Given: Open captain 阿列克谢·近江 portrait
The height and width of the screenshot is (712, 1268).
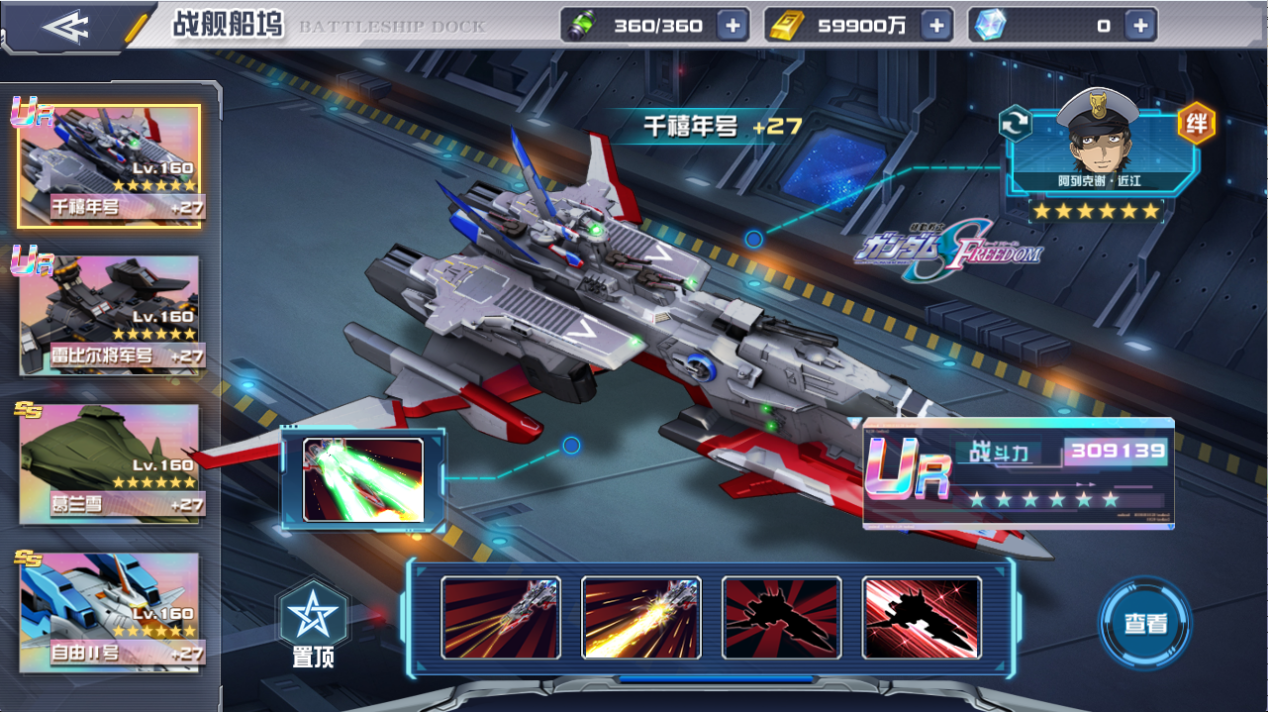Looking at the screenshot, I should point(1099,145).
